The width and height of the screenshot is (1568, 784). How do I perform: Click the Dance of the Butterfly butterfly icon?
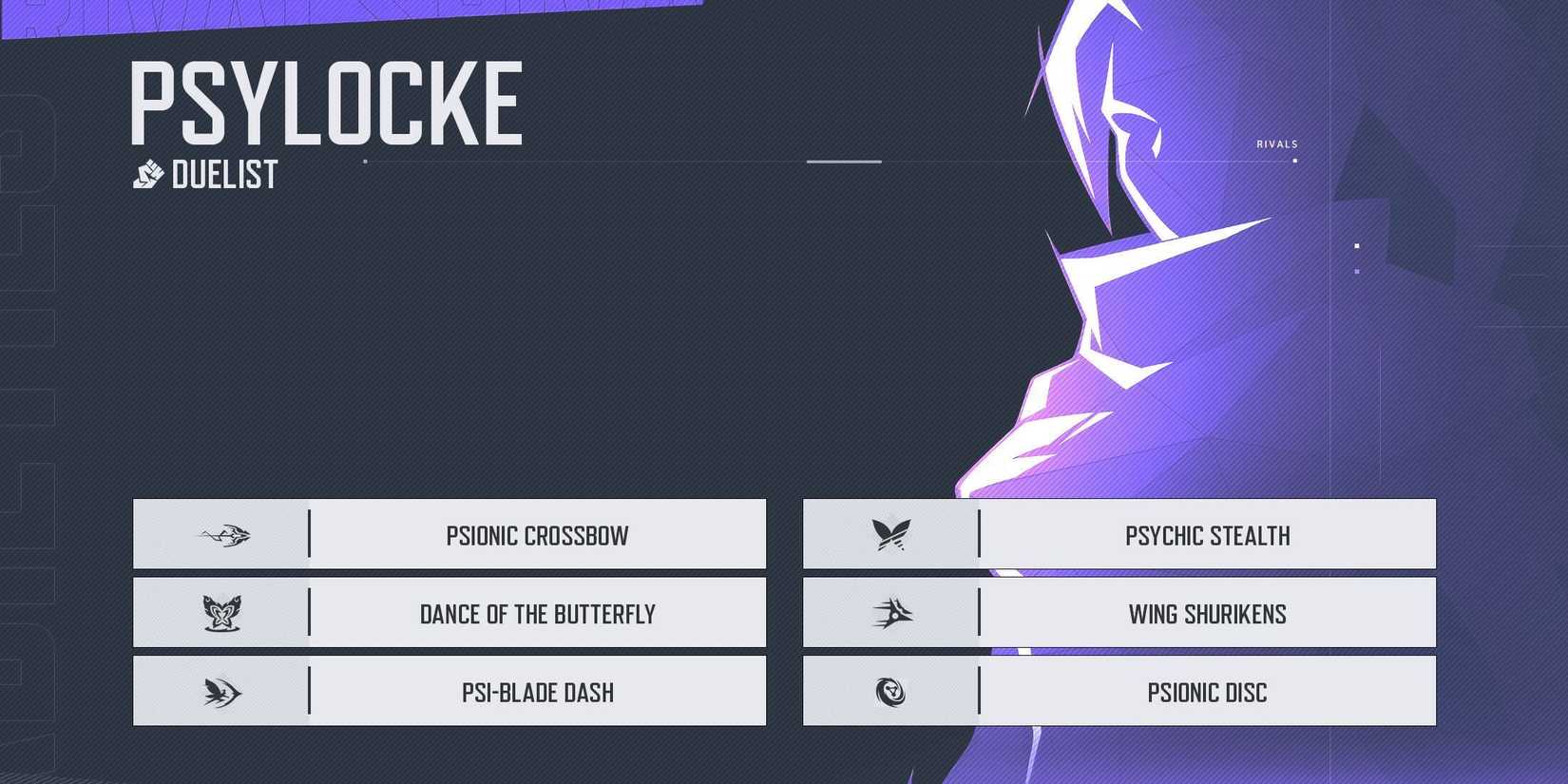pos(221,613)
